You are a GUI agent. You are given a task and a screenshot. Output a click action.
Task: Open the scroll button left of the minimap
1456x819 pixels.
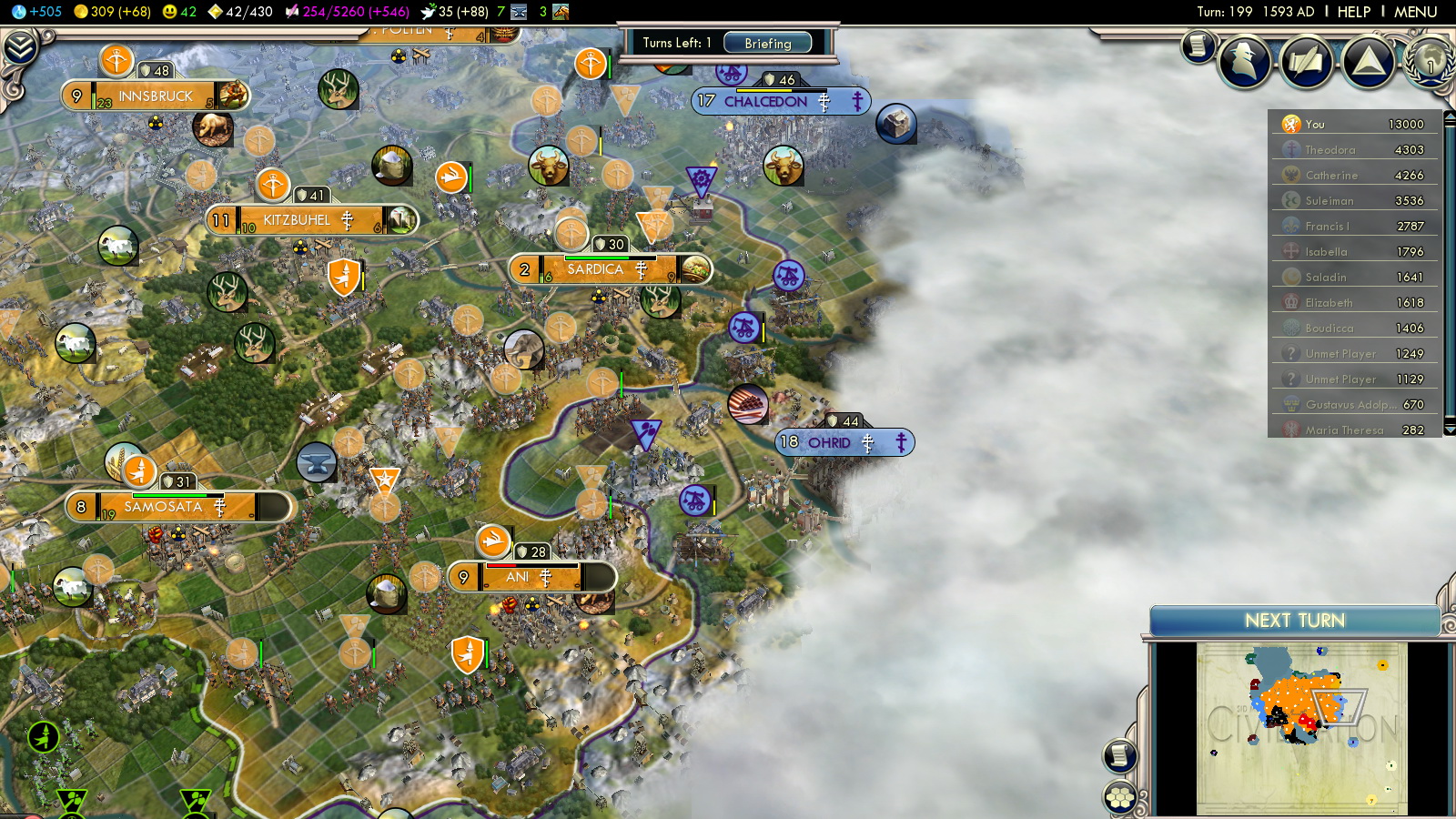click(1119, 755)
